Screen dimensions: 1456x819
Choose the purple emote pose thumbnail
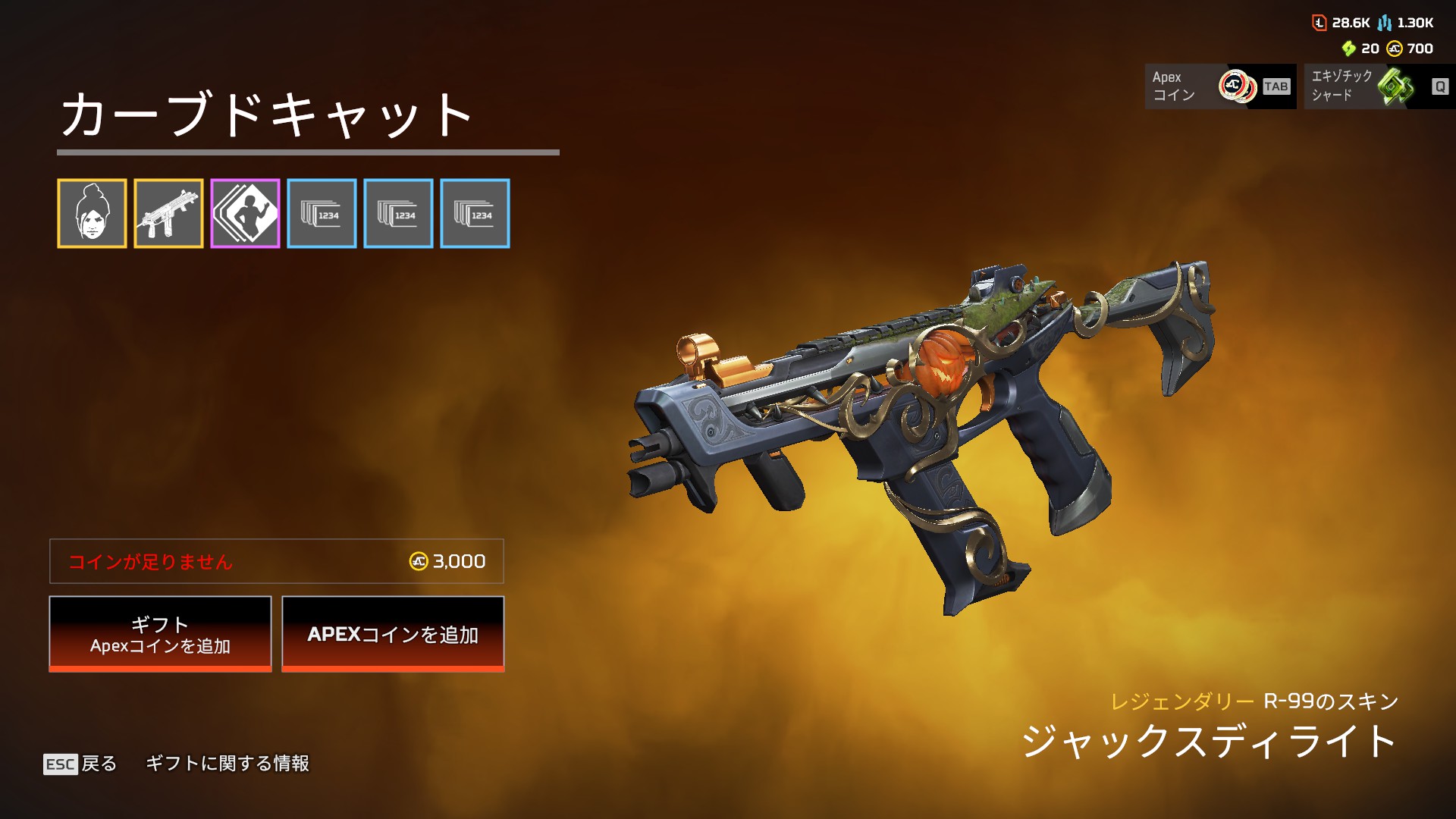[245, 214]
